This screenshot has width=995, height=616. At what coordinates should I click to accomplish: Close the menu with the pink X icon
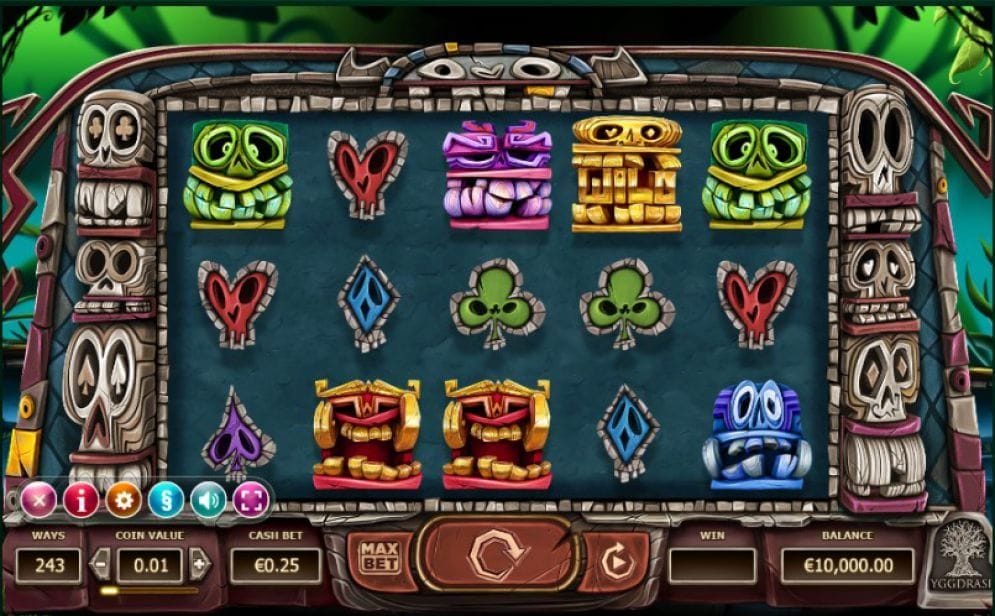(39, 498)
